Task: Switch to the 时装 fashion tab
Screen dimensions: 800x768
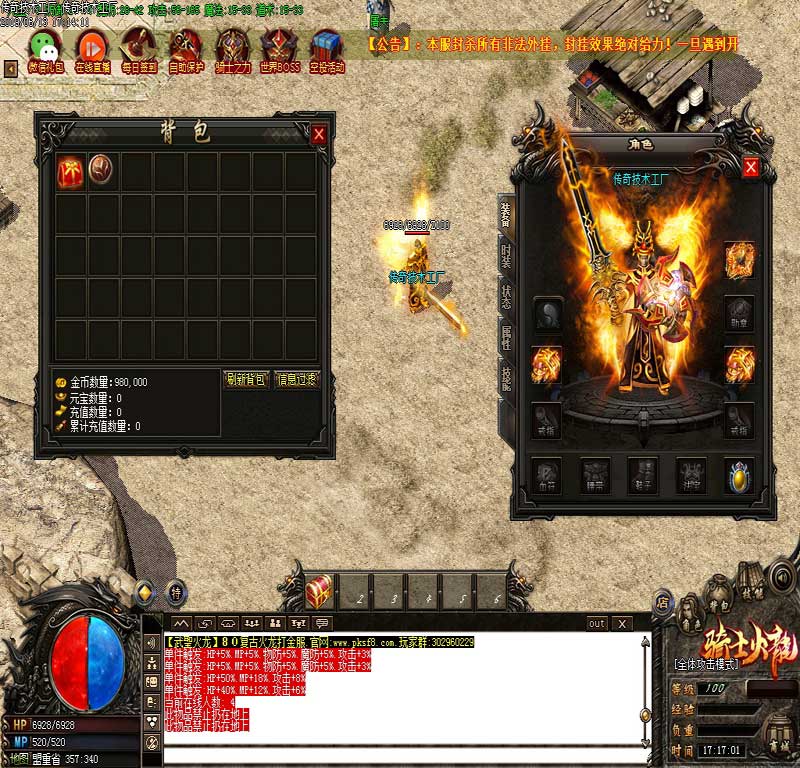Action: pyautogui.click(x=506, y=255)
